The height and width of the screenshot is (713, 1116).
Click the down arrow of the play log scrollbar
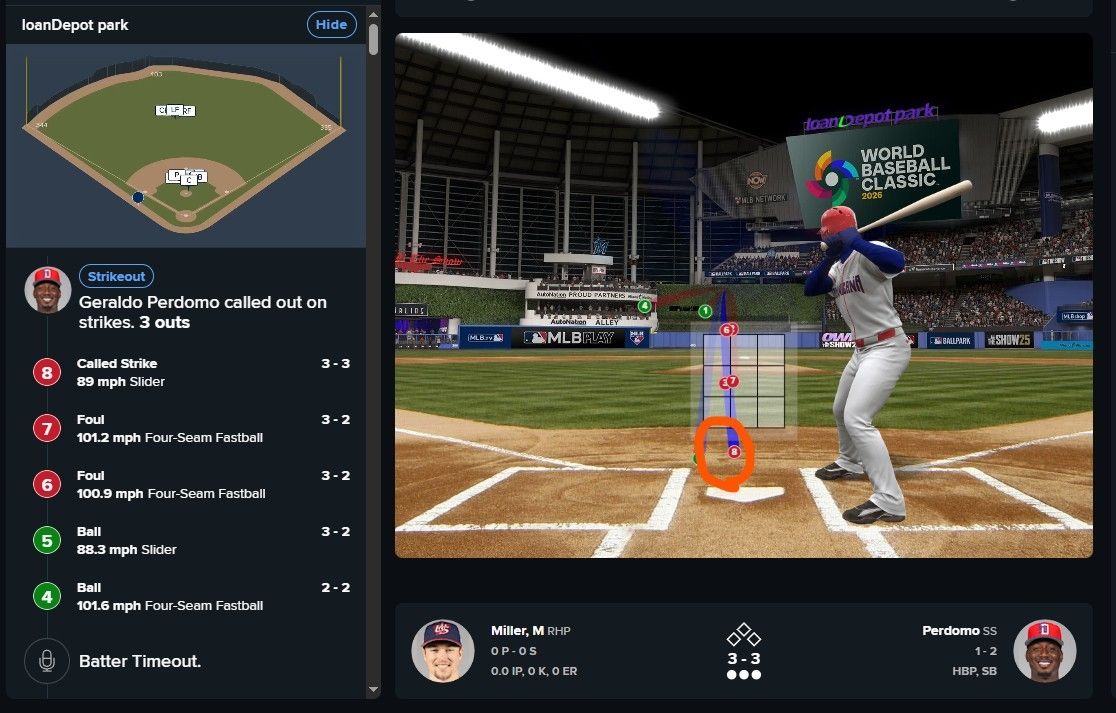click(x=373, y=689)
